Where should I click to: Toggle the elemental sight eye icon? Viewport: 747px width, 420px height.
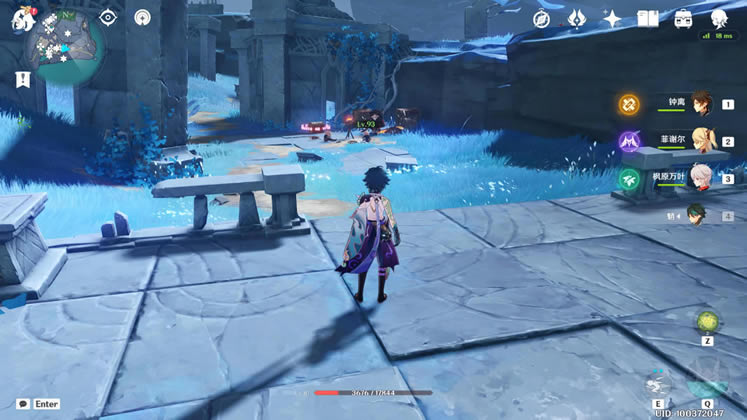[109, 18]
